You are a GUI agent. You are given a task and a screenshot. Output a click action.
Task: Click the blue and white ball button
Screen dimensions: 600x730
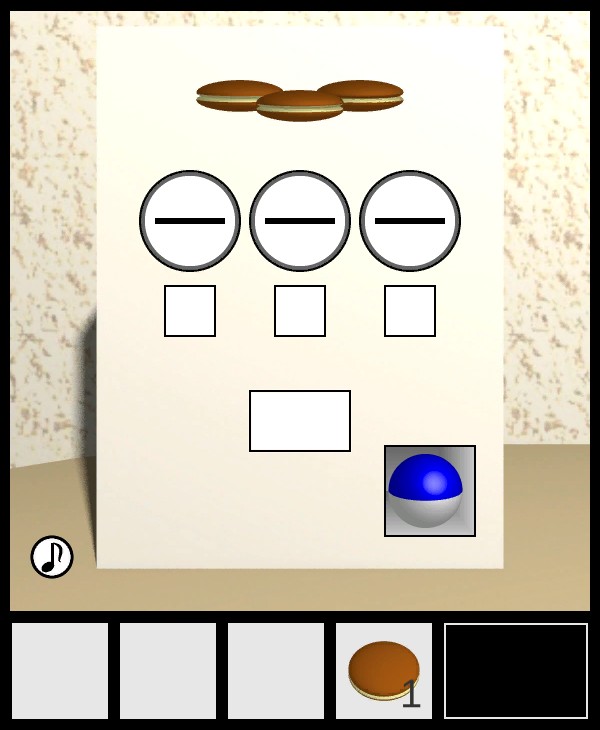coord(430,491)
